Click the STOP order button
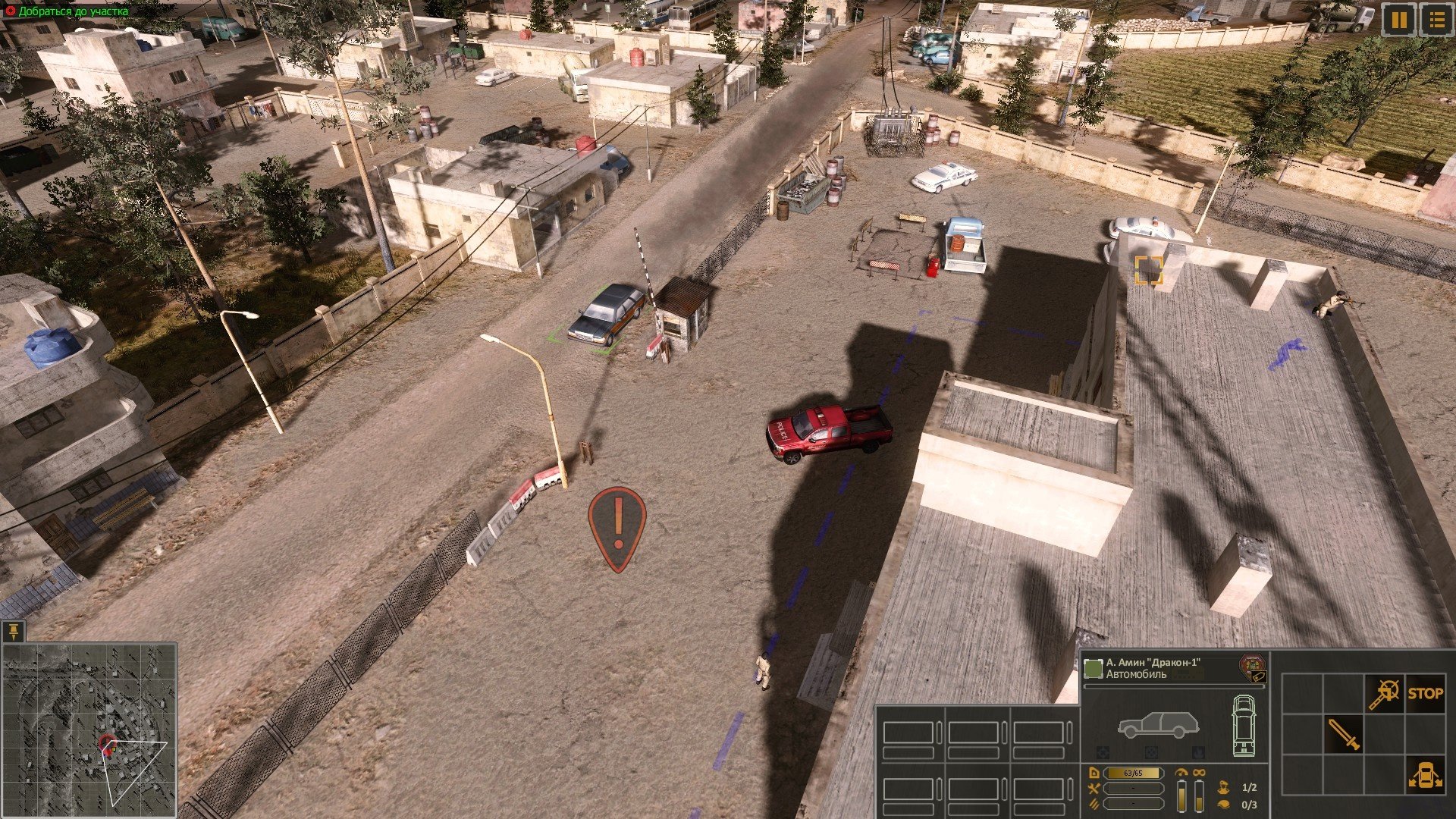Viewport: 1456px width, 819px height. tap(1425, 693)
